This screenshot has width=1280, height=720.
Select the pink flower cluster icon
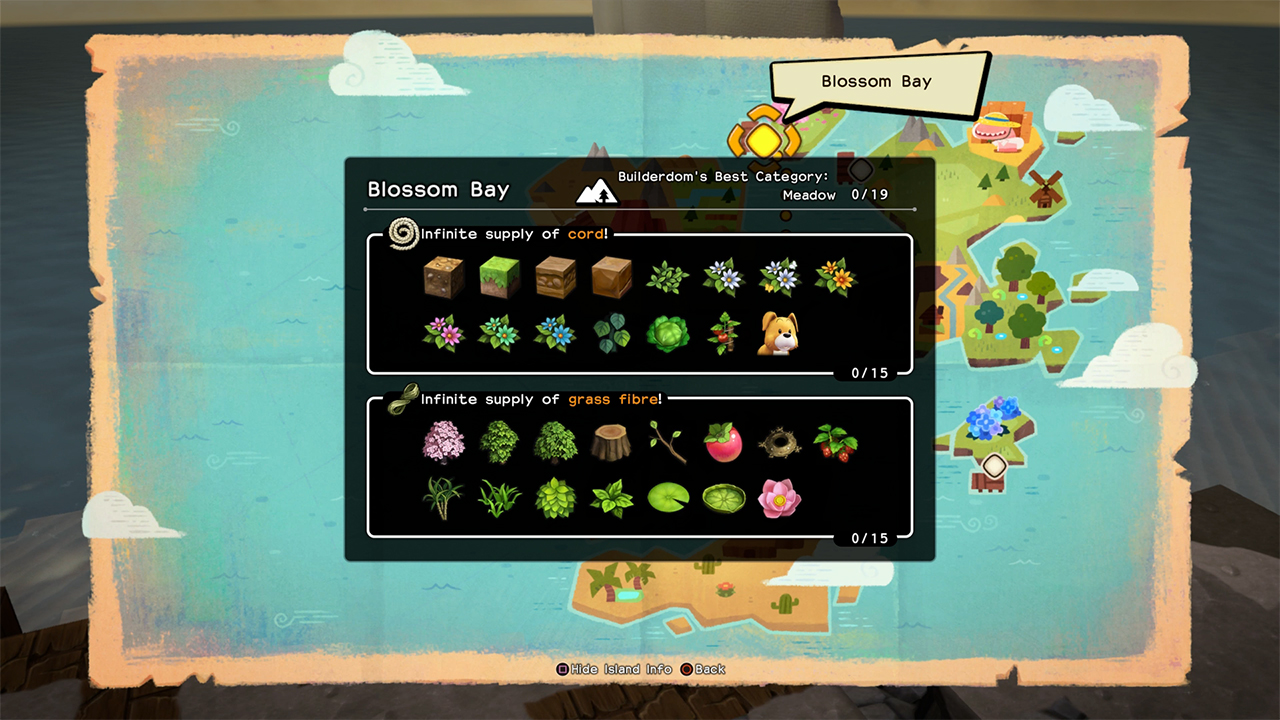click(443, 333)
